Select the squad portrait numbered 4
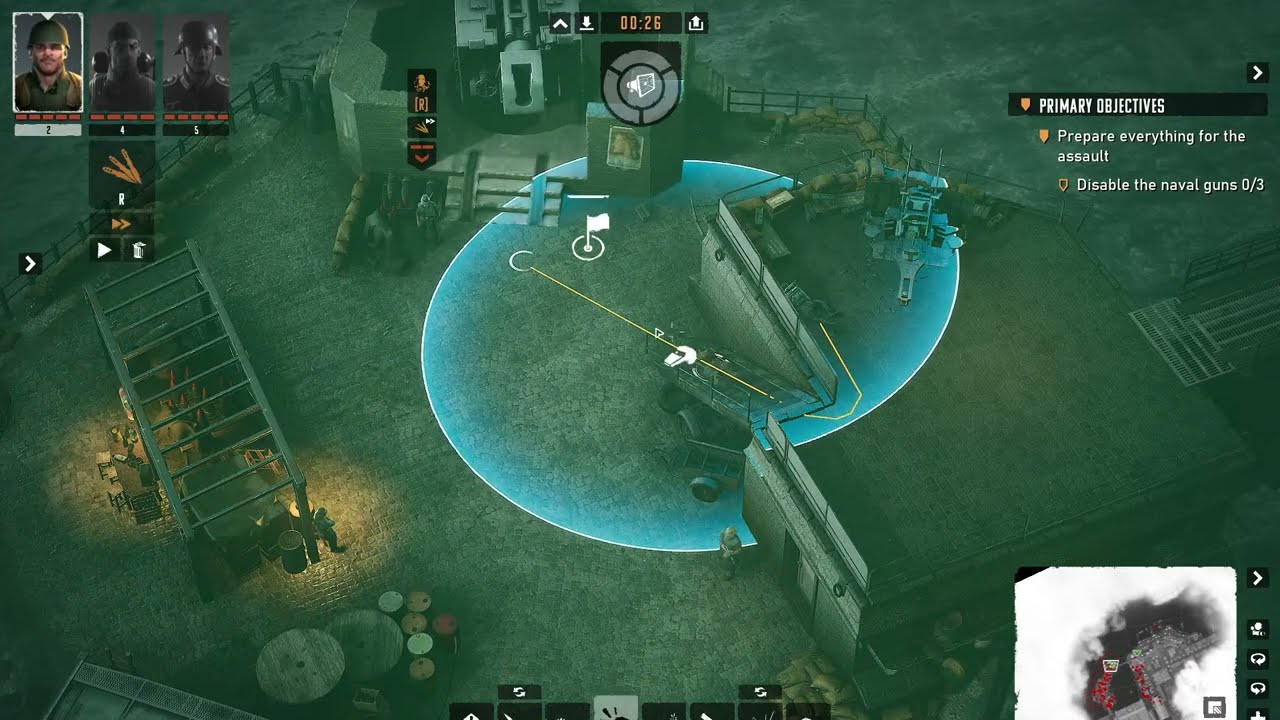 click(x=122, y=62)
